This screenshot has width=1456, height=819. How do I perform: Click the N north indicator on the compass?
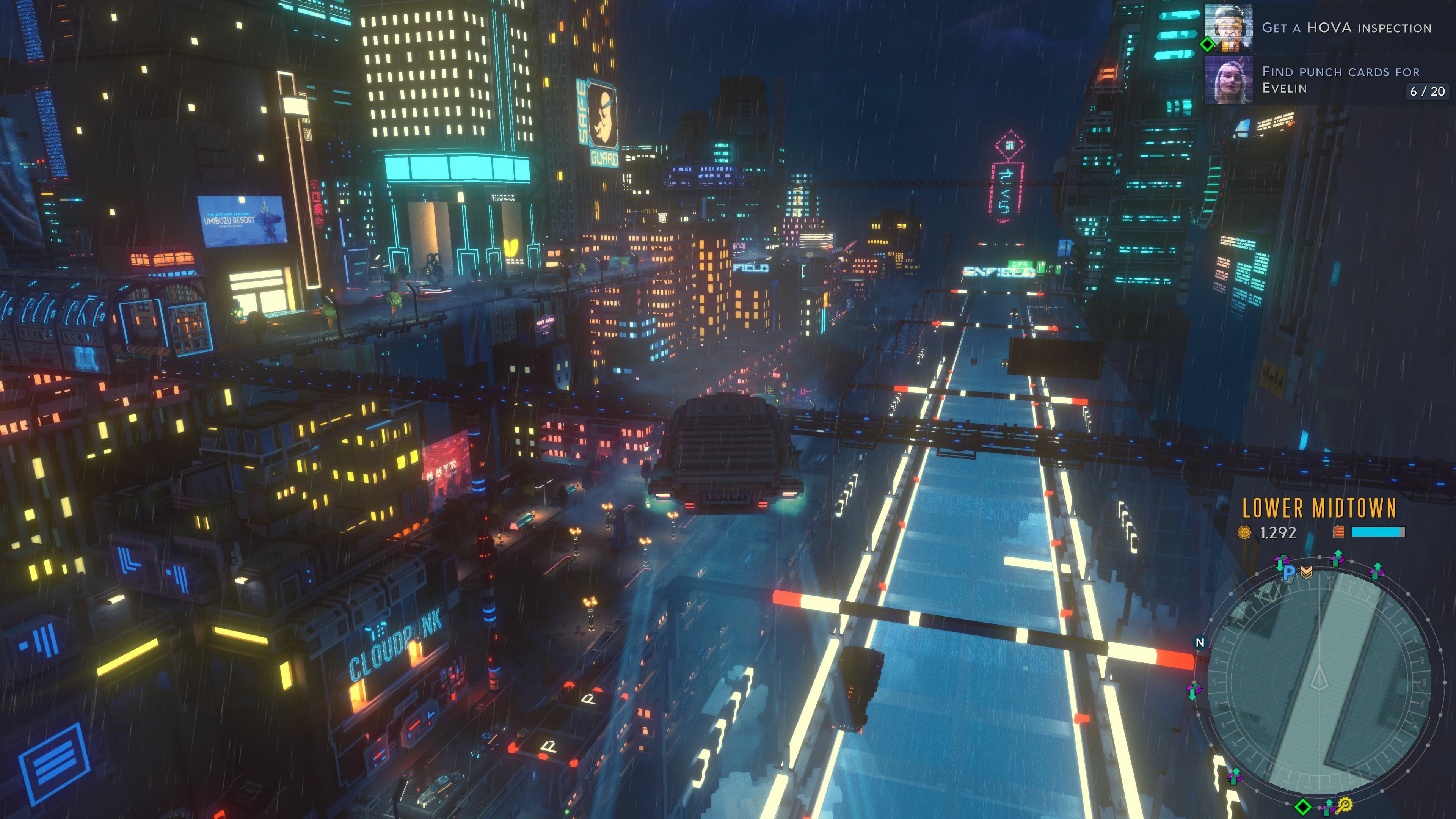(1200, 642)
